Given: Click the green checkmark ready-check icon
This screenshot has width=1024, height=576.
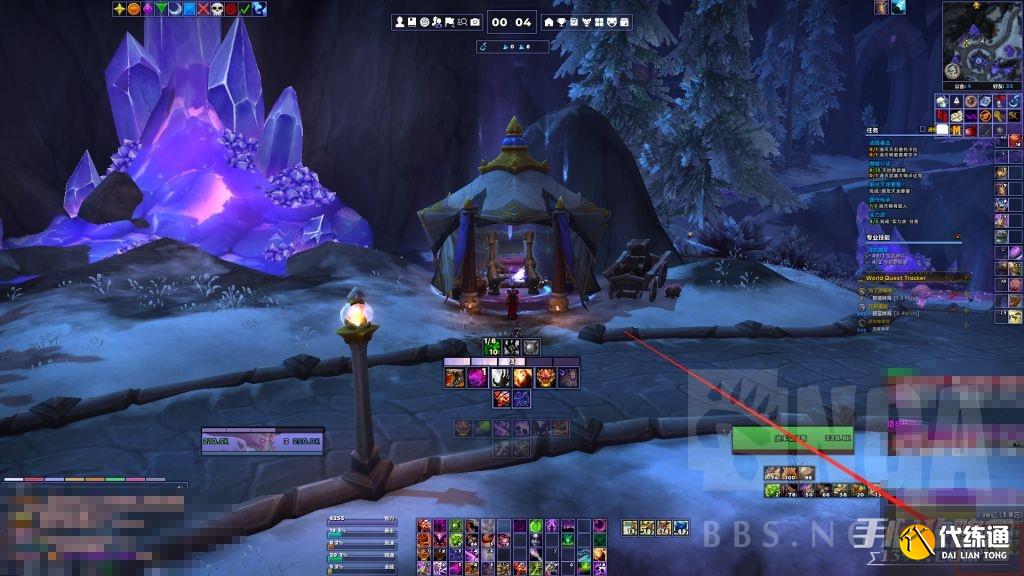Looking at the screenshot, I should [x=245, y=9].
